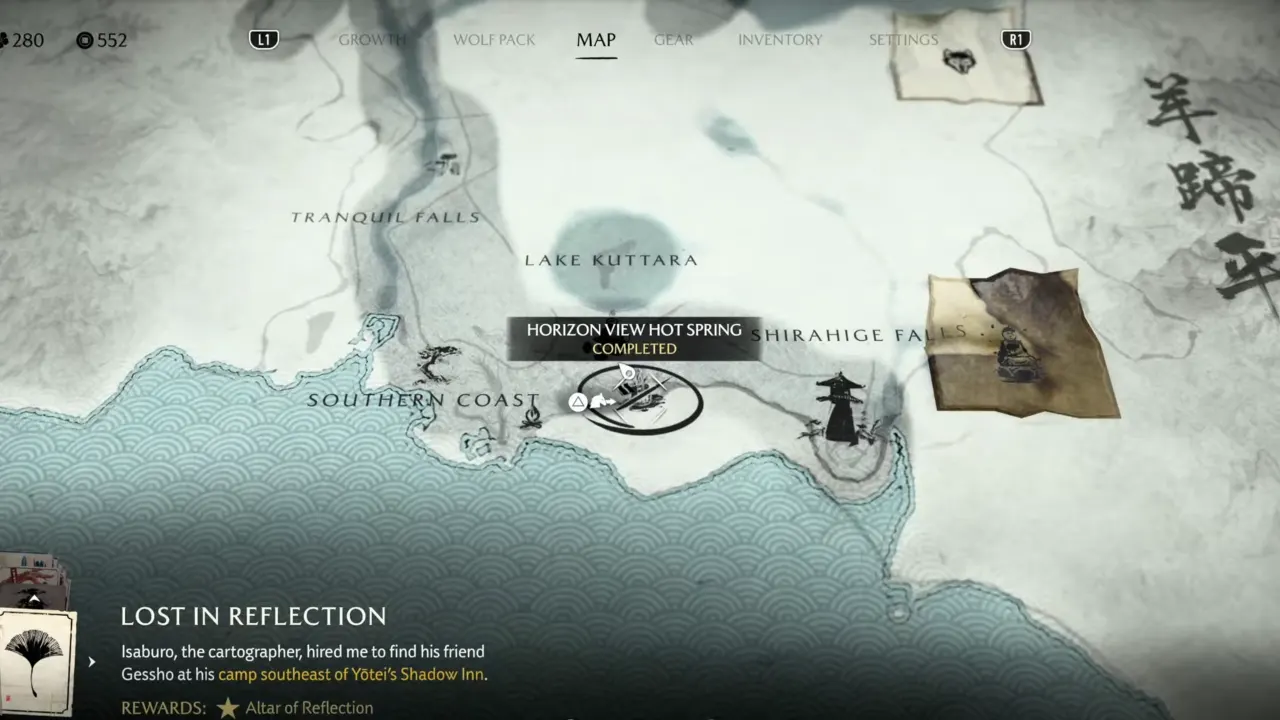Select the Map tab

pos(596,40)
